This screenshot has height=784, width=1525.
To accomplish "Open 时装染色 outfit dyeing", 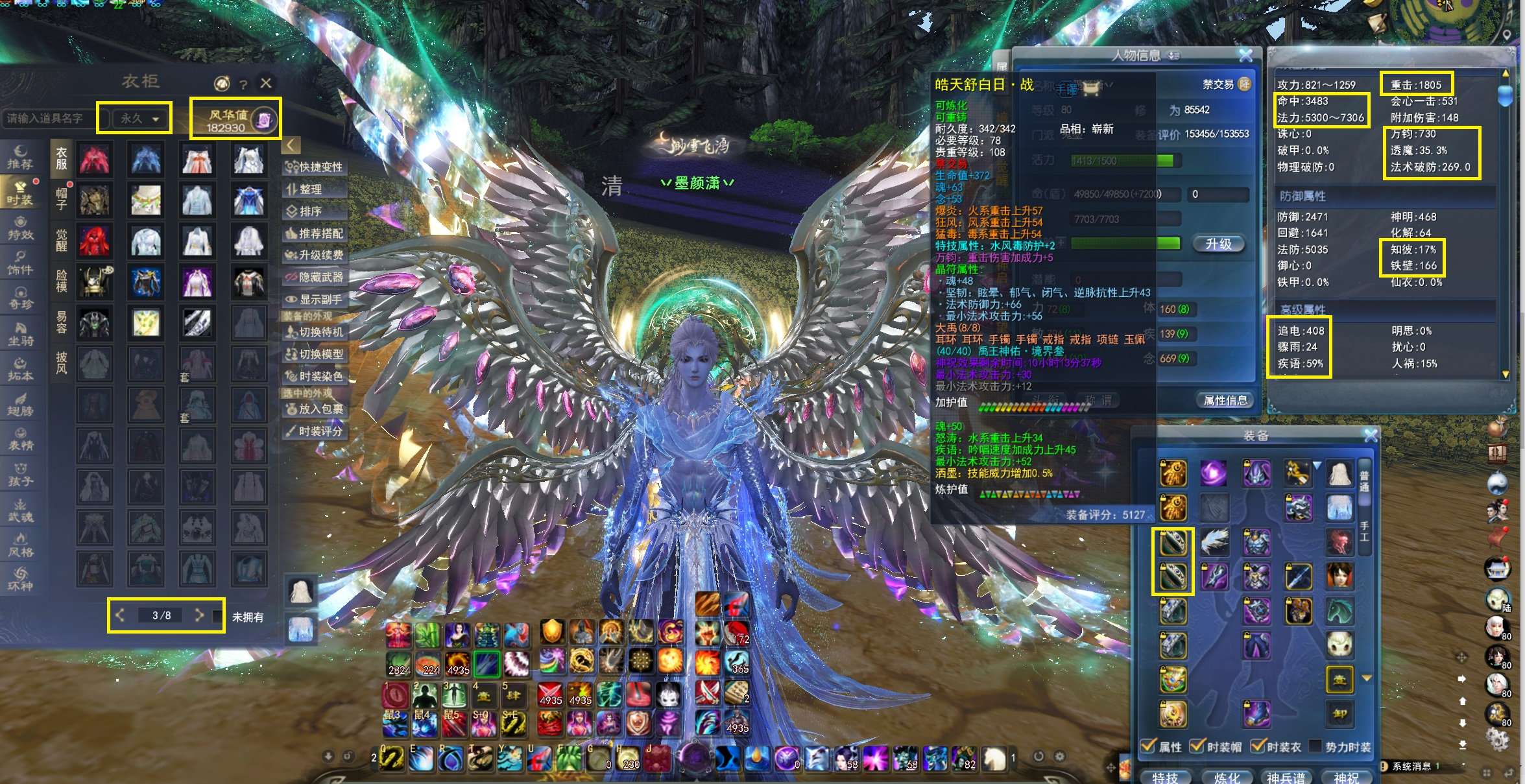I will [315, 376].
